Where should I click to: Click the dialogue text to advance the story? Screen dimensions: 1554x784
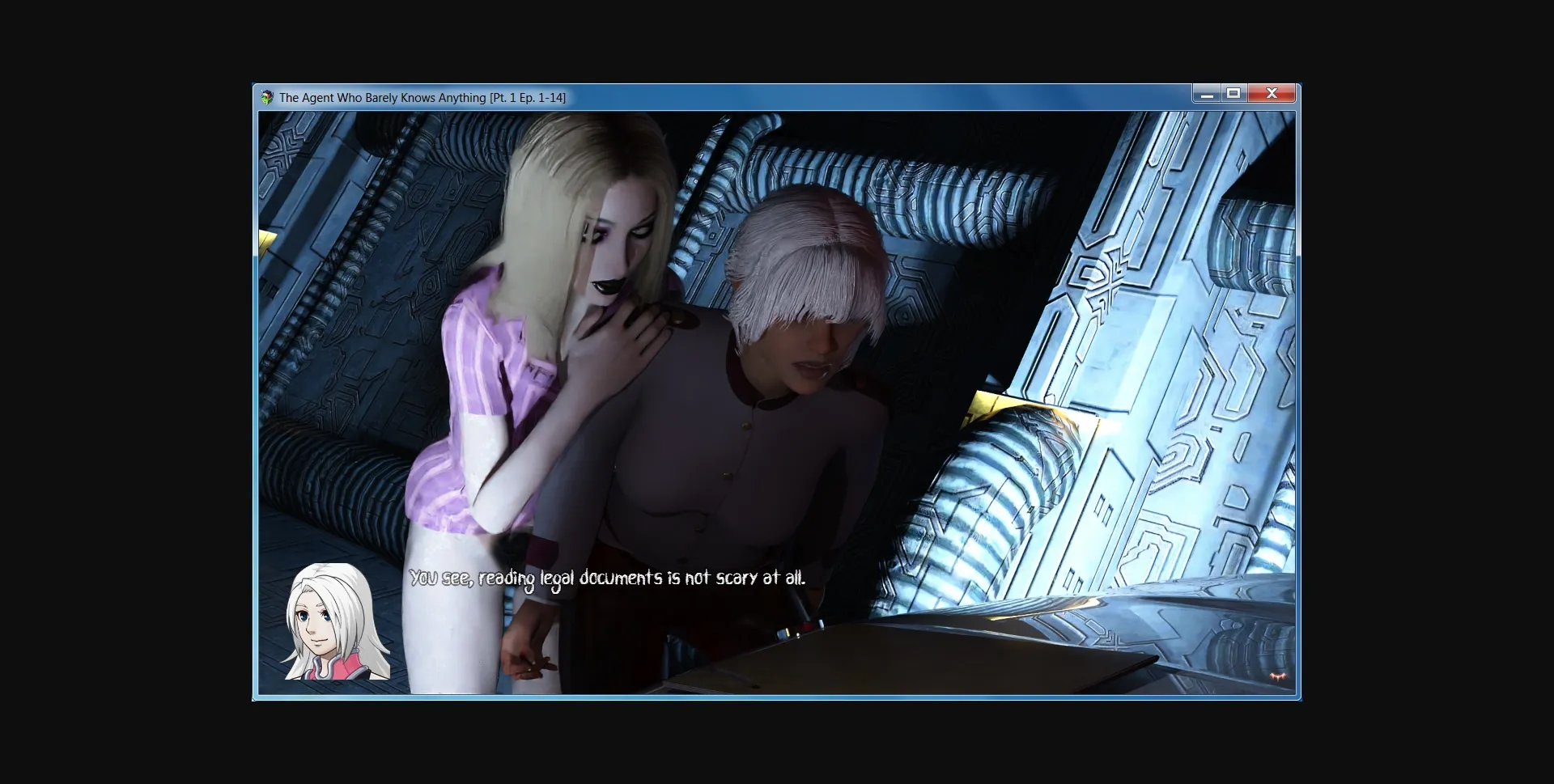609,578
